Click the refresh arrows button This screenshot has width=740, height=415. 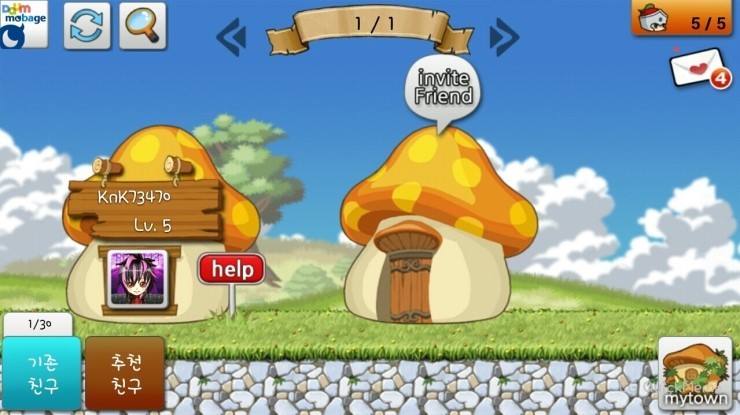[x=87, y=25]
